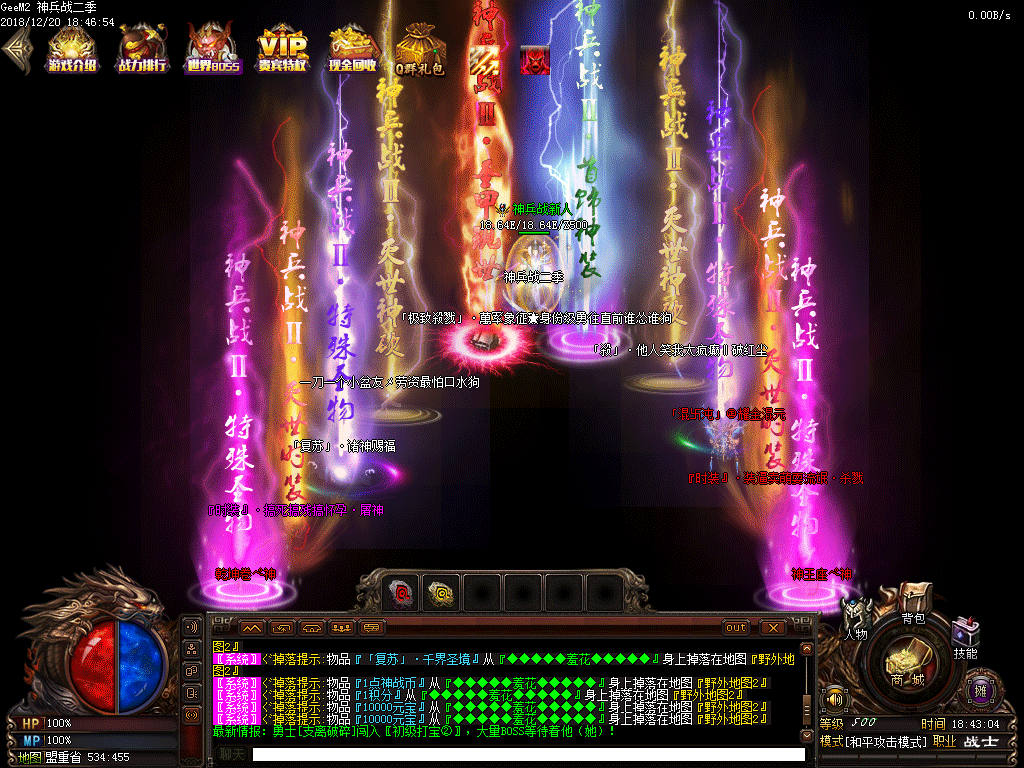
Task: Open the 地图 map button
Action: click(30, 757)
